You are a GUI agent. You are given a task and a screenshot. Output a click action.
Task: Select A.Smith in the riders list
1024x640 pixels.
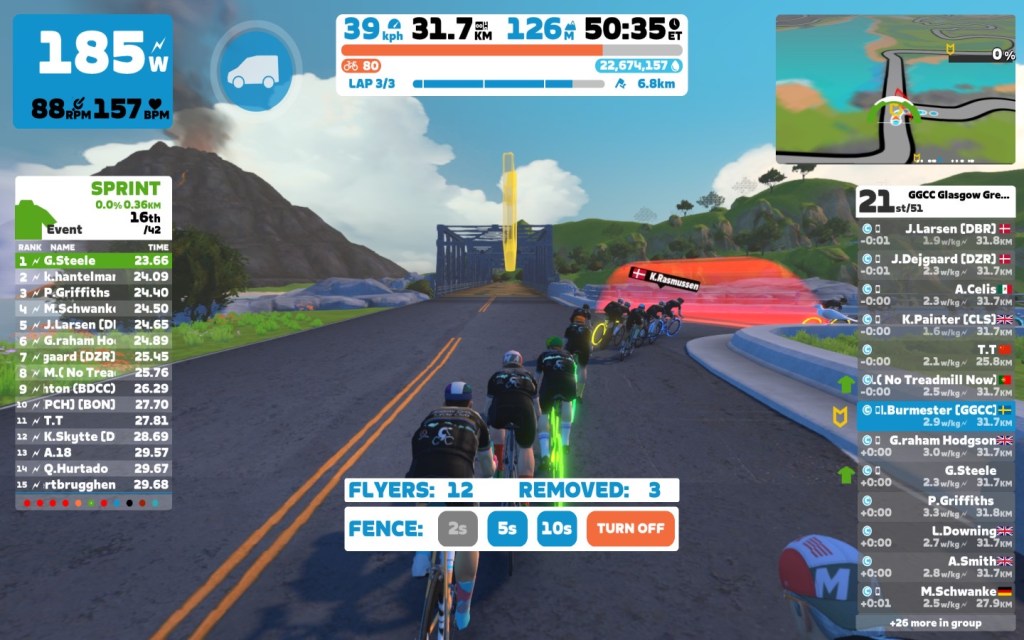[x=936, y=567]
